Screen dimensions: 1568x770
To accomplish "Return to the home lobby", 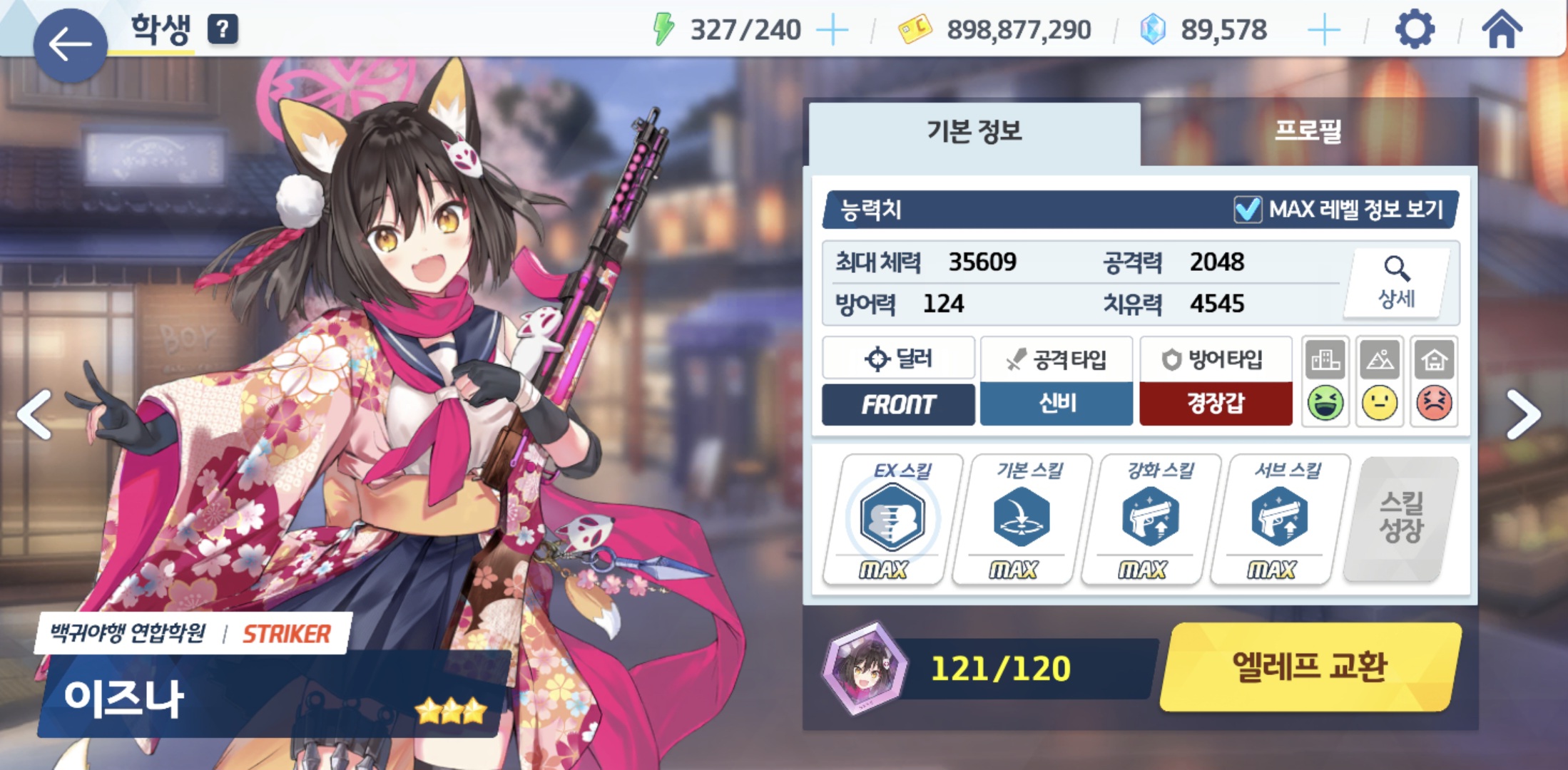I will pyautogui.click(x=1502, y=30).
